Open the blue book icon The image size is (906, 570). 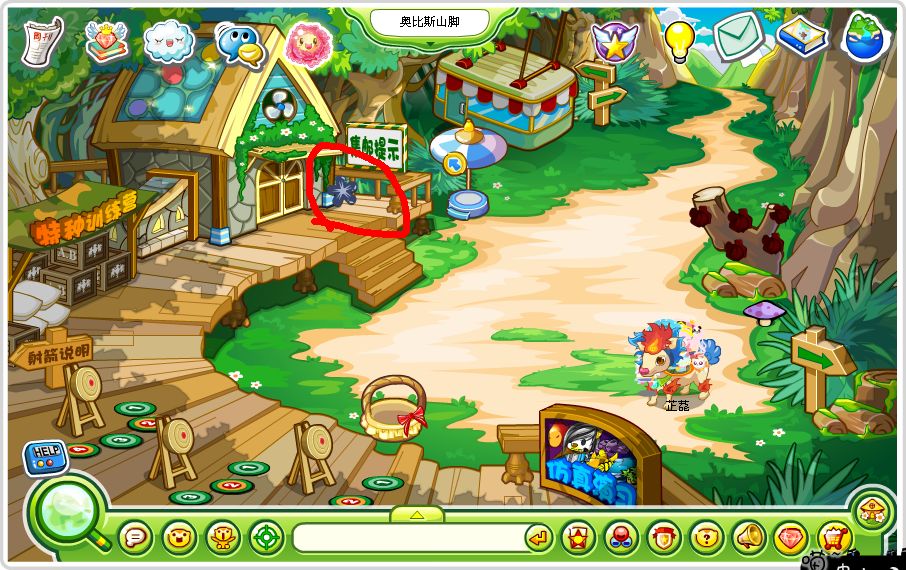pyautogui.click(x=801, y=37)
